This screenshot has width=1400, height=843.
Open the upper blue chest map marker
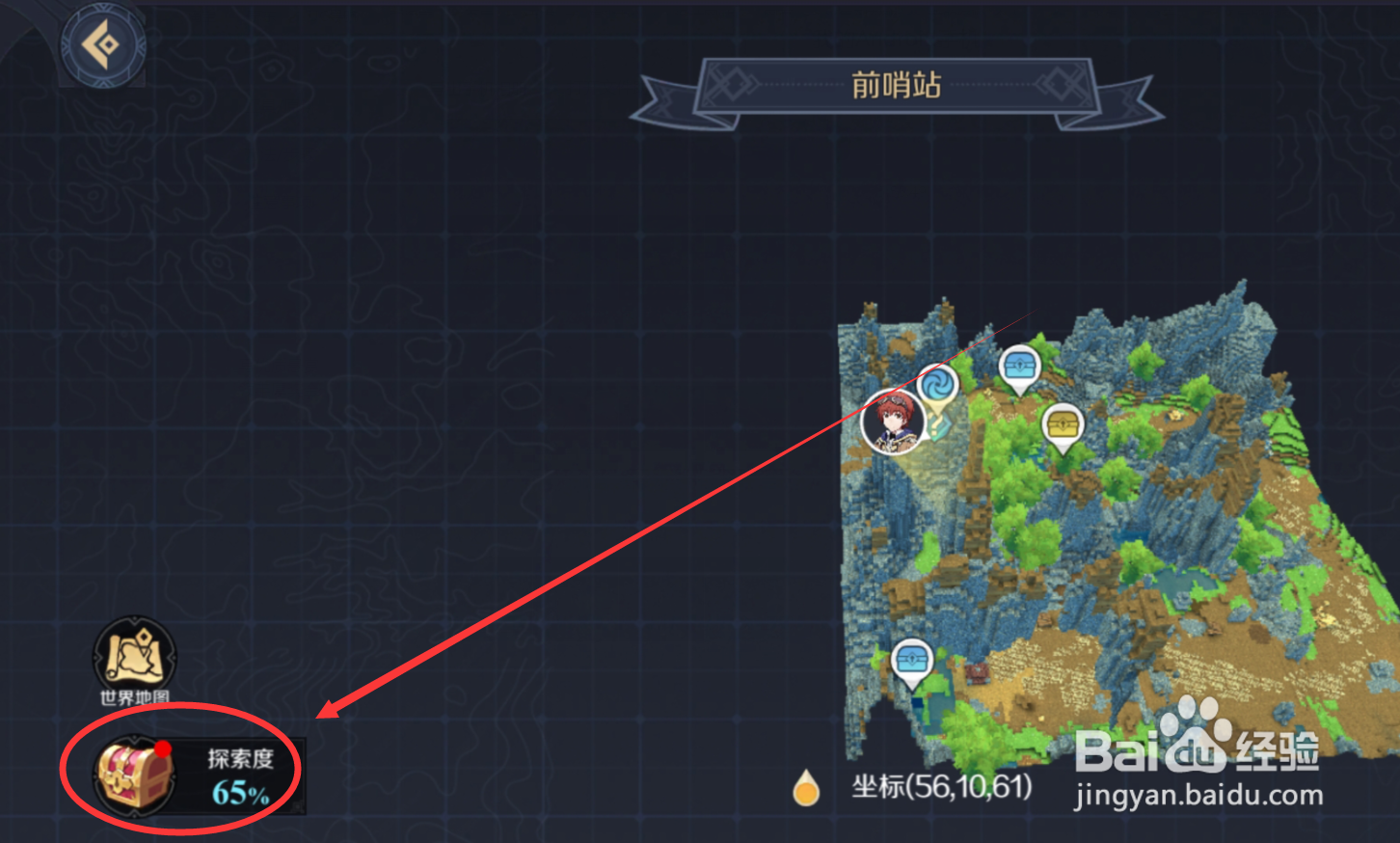(1018, 367)
